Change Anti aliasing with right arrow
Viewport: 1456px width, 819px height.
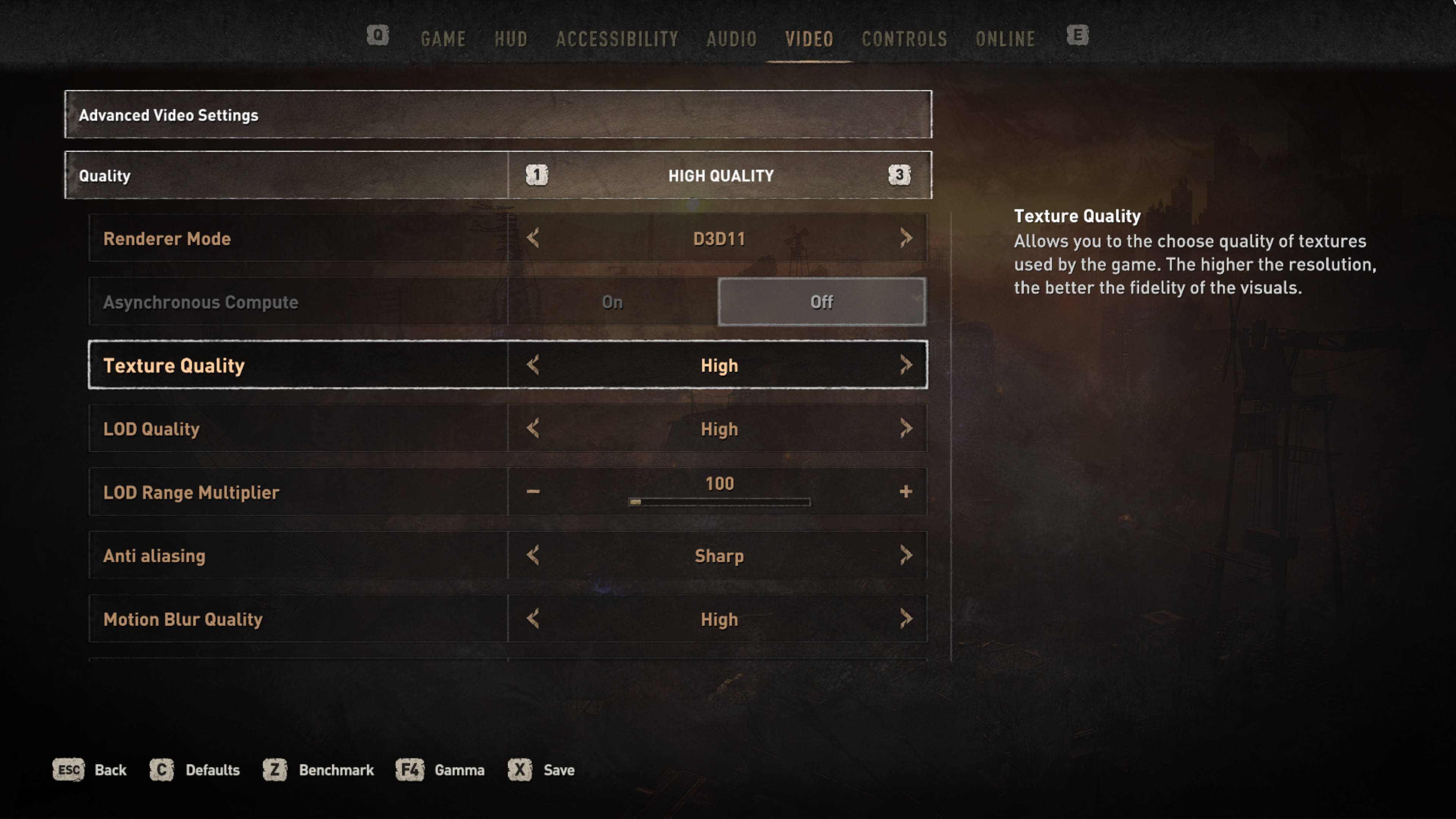point(906,555)
